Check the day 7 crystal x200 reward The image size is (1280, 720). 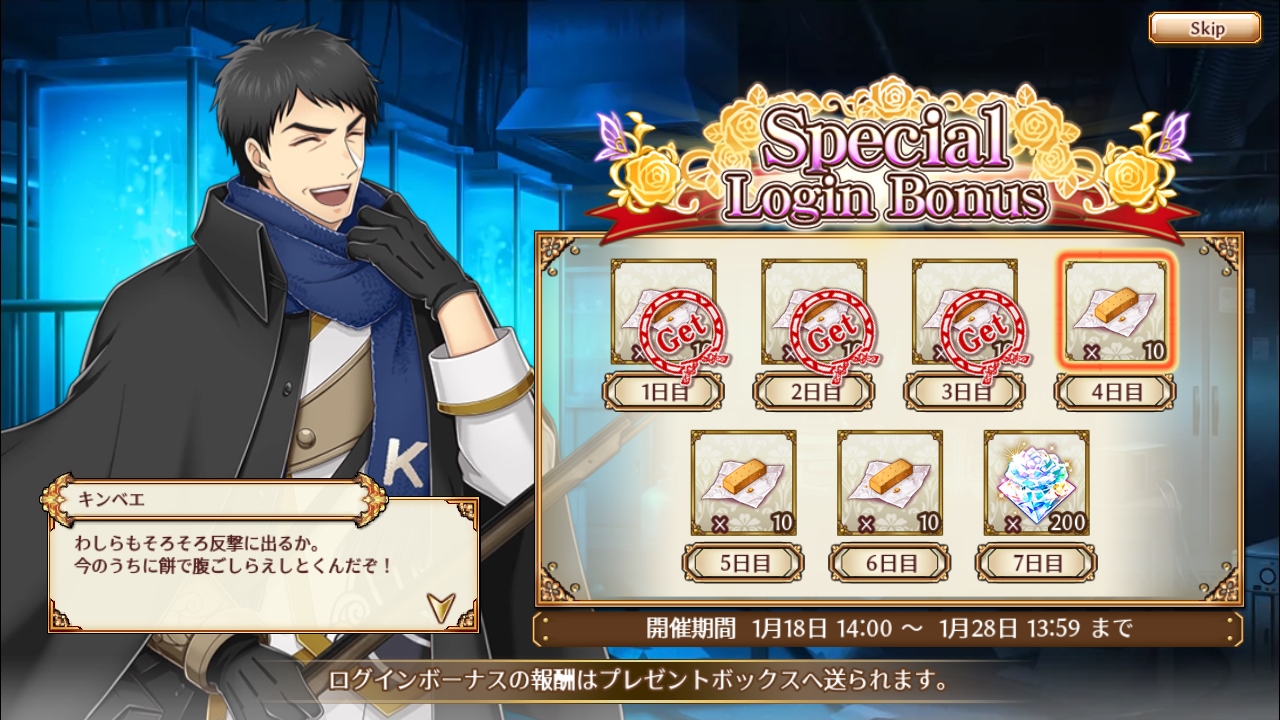pyautogui.click(x=1036, y=483)
